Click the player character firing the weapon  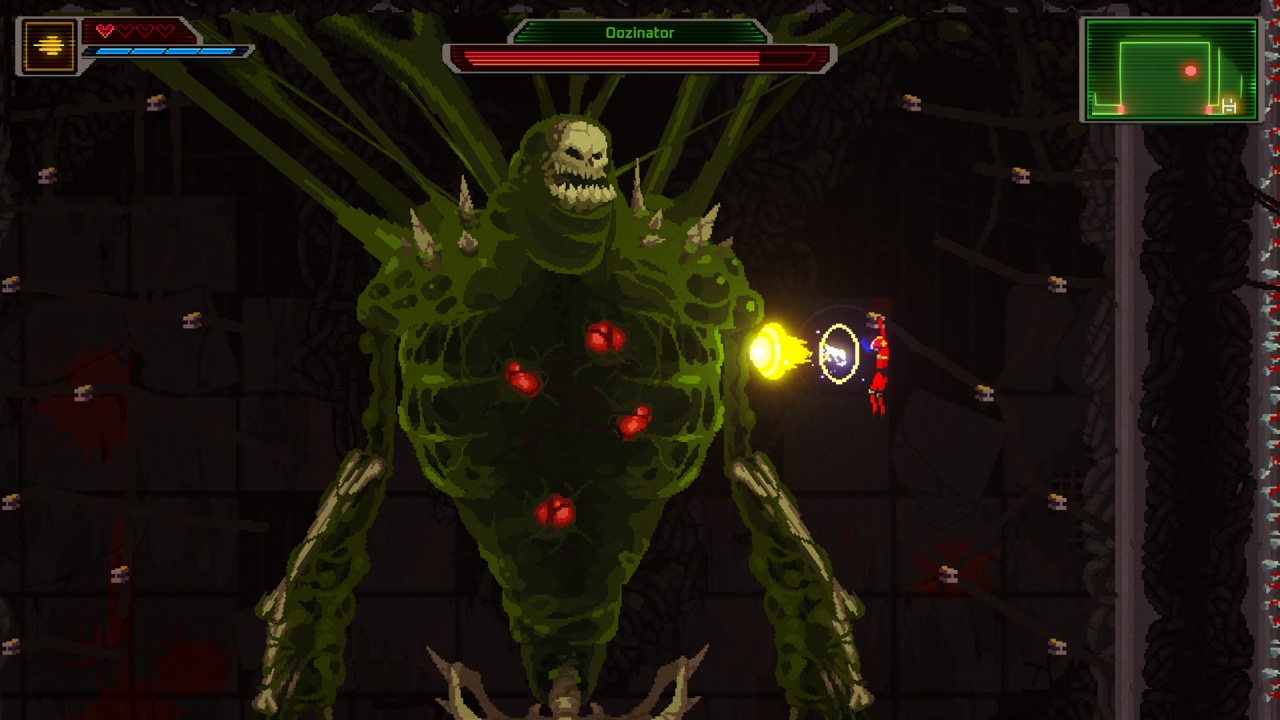[x=878, y=355]
